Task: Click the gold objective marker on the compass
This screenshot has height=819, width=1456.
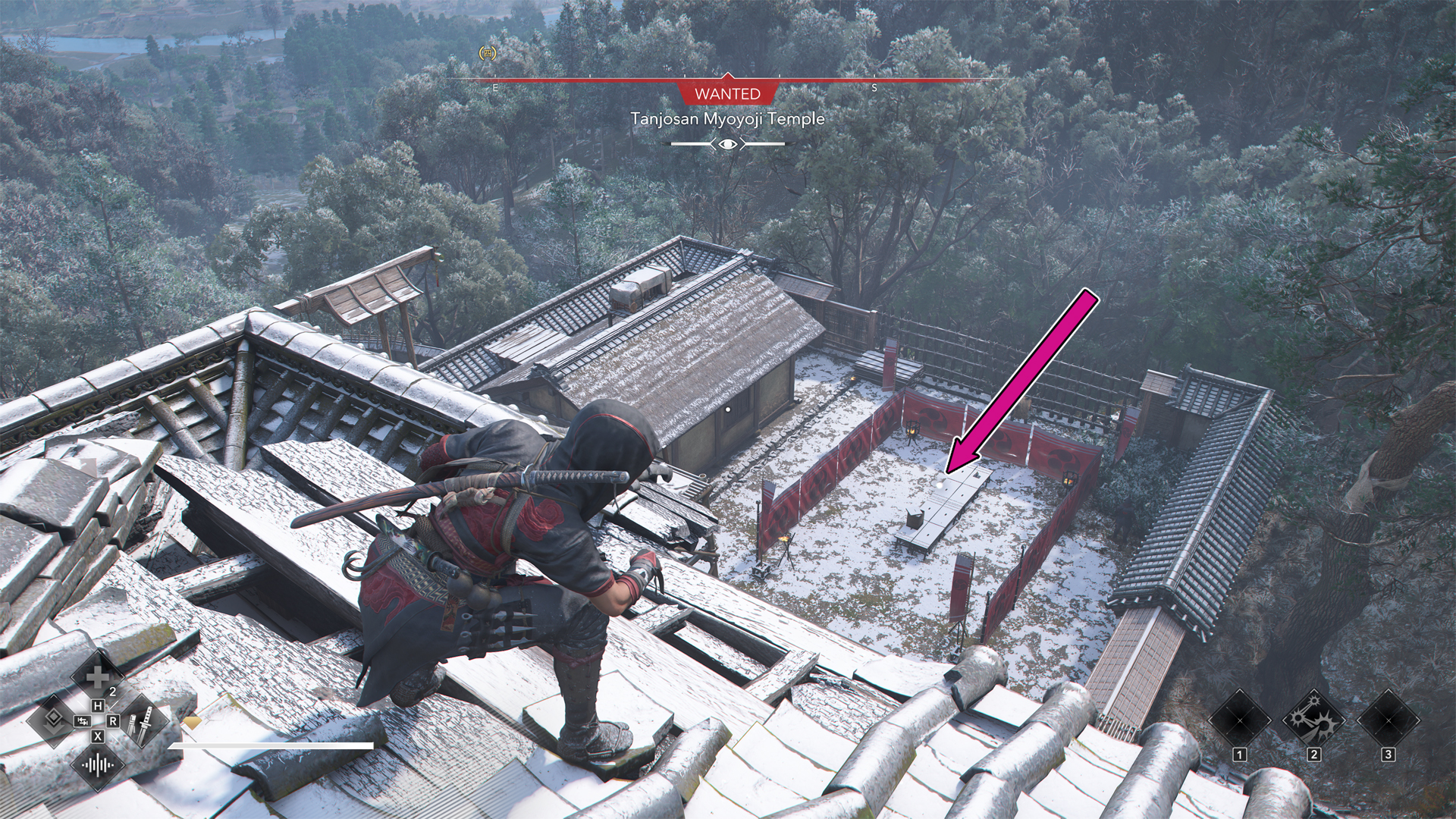Action: tap(488, 53)
